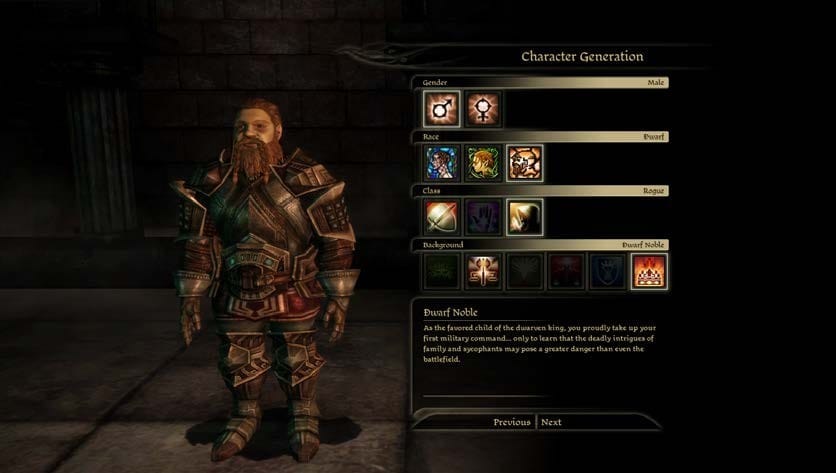Select the Elf race portrait

click(x=483, y=163)
